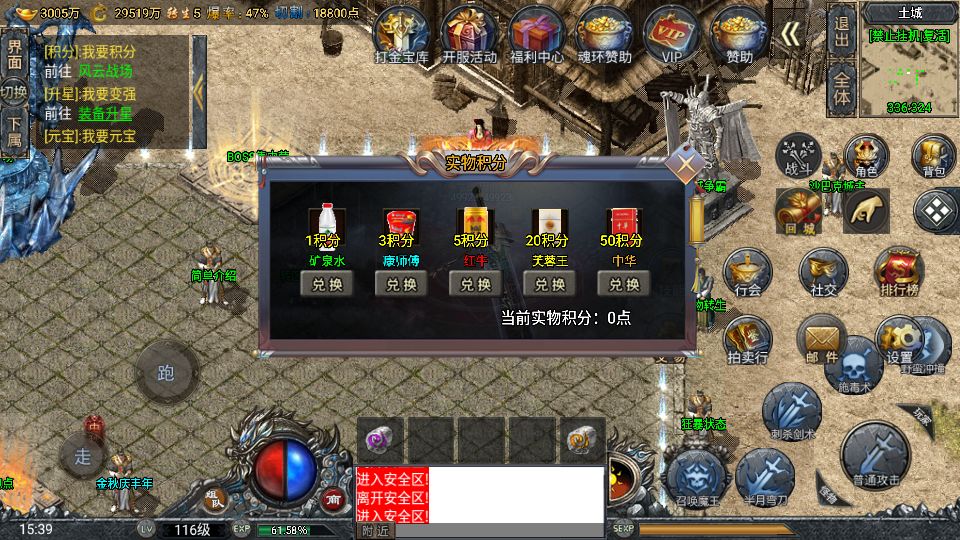The width and height of the screenshot is (960, 540).
Task: Open the 邮件 mailbox
Action: [822, 340]
